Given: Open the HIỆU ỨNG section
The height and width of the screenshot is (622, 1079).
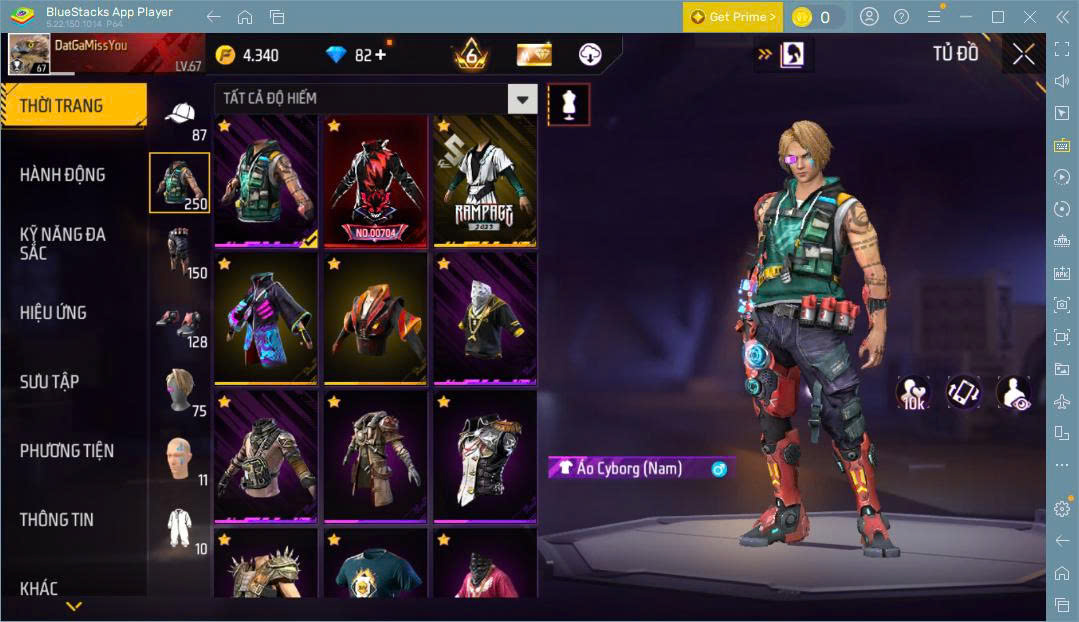Looking at the screenshot, I should coord(53,313).
